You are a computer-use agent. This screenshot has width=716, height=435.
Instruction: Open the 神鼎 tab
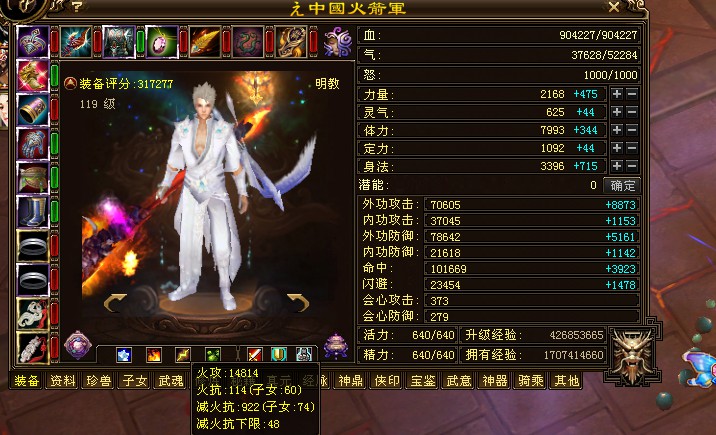tap(351, 381)
